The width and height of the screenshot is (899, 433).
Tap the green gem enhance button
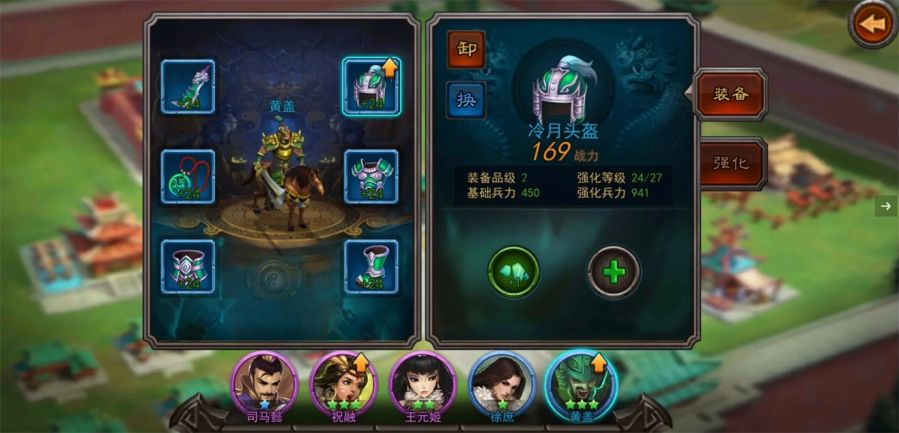click(x=514, y=270)
